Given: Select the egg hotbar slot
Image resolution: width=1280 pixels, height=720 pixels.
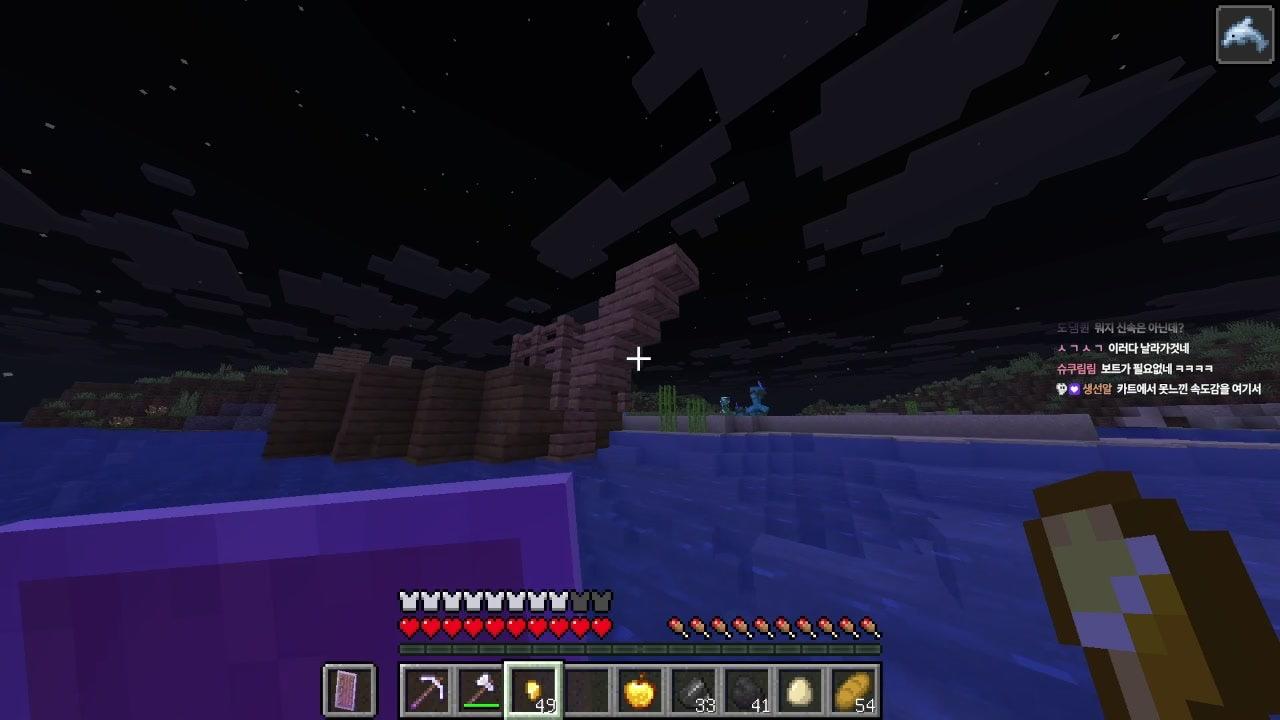Looking at the screenshot, I should coord(800,690).
